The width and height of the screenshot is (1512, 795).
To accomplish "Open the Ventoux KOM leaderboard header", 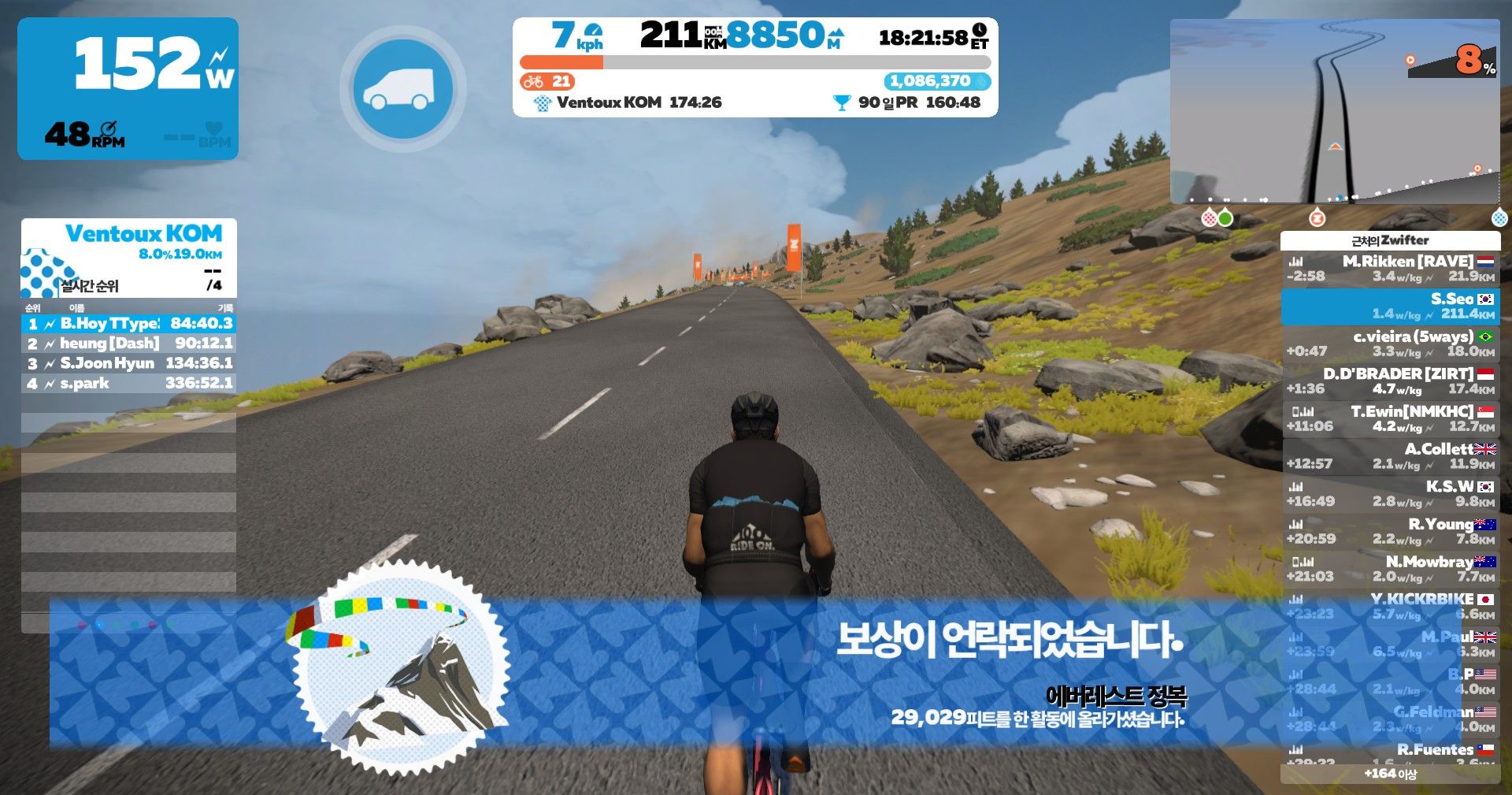I will pyautogui.click(x=129, y=257).
